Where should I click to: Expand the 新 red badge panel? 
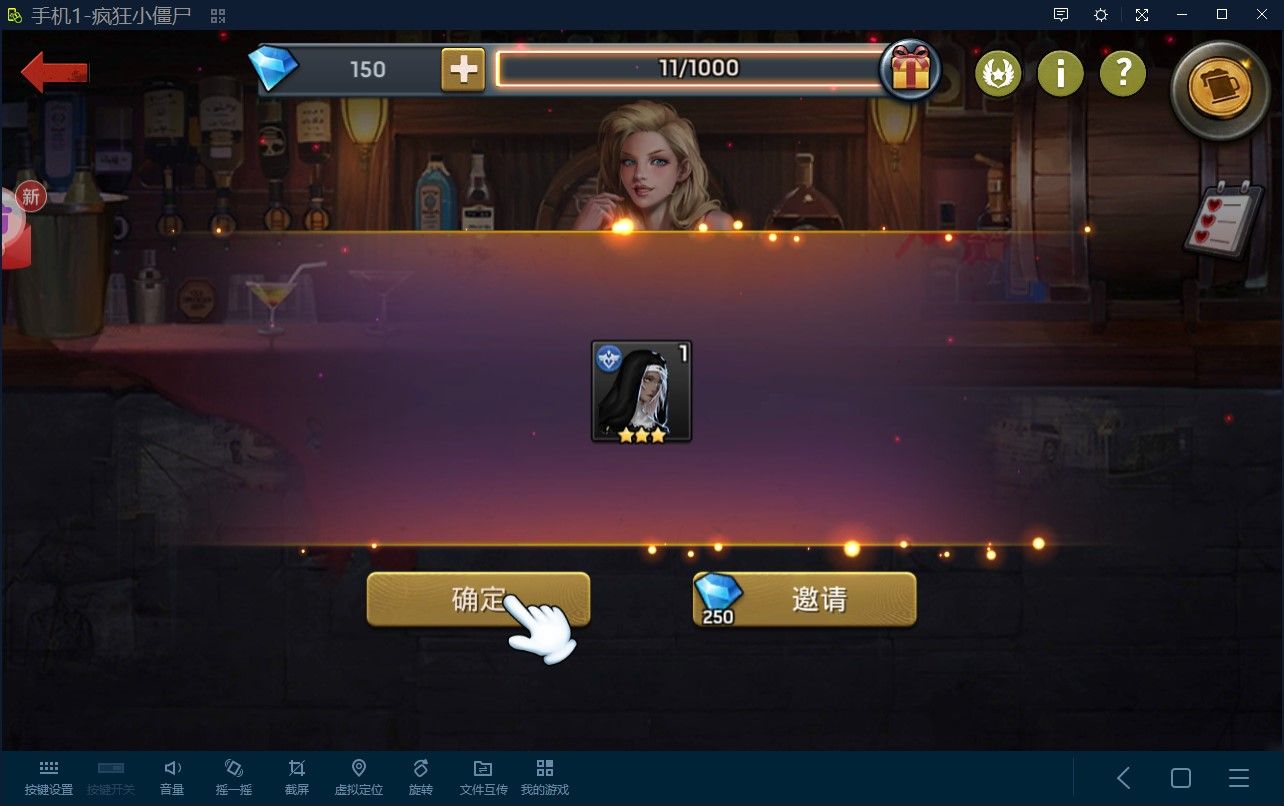pos(30,197)
